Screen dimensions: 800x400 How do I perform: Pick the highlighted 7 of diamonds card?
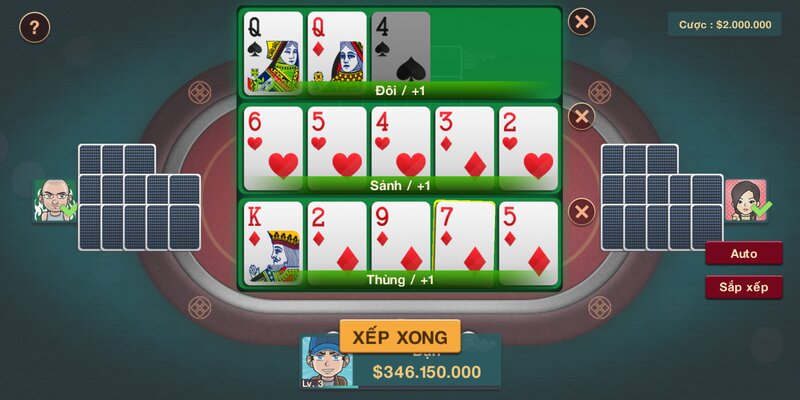click(x=464, y=238)
